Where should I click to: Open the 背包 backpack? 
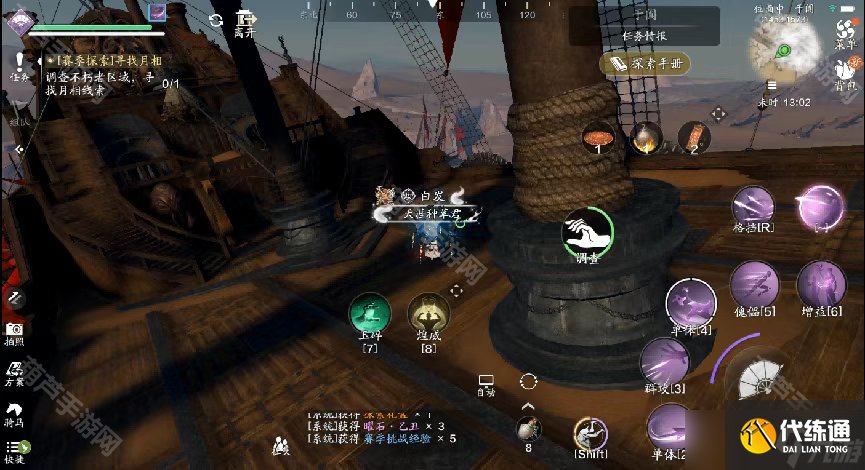point(845,72)
